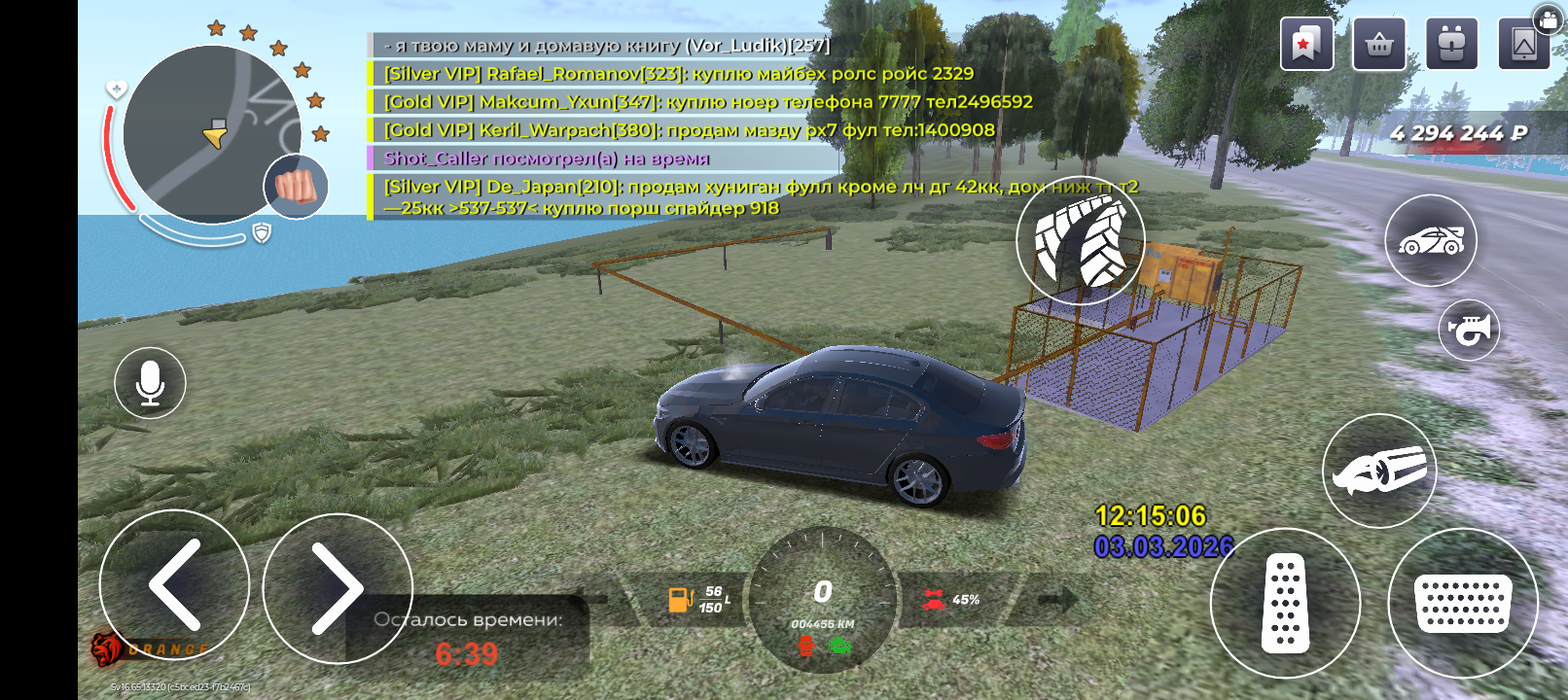Switch camera view with the camera icon

tap(1548, 18)
